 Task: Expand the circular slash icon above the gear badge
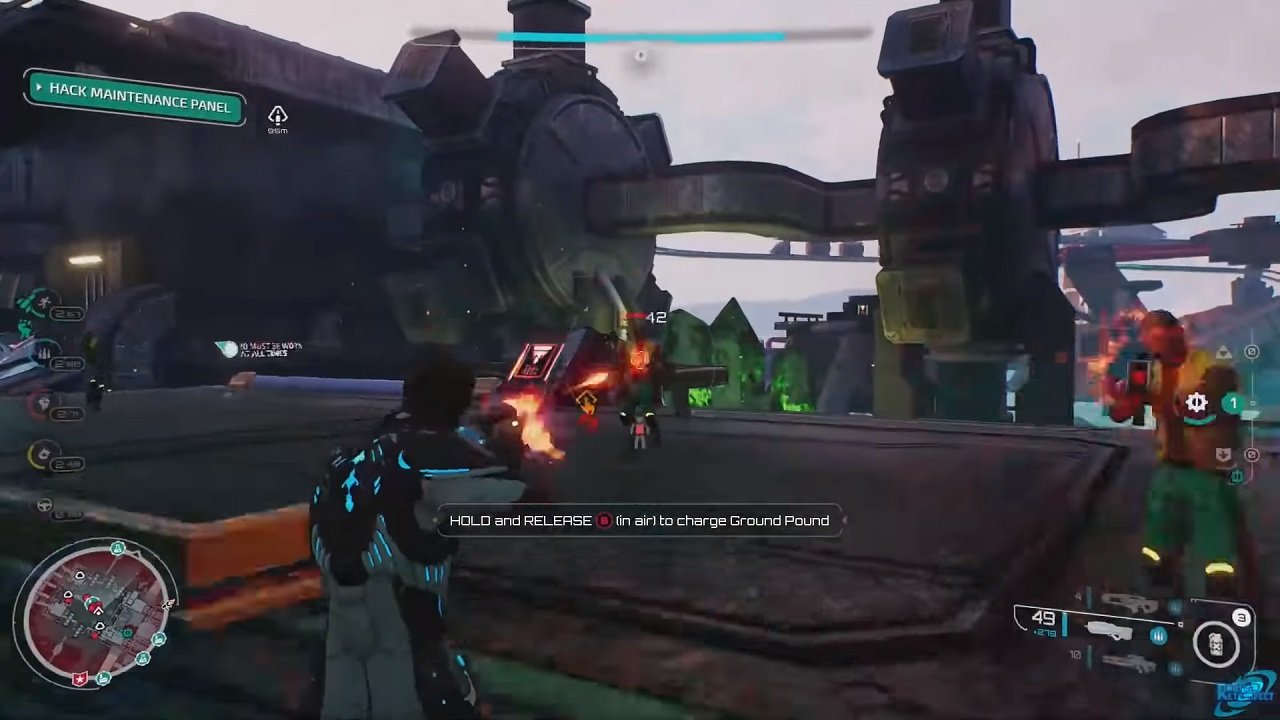click(1251, 351)
